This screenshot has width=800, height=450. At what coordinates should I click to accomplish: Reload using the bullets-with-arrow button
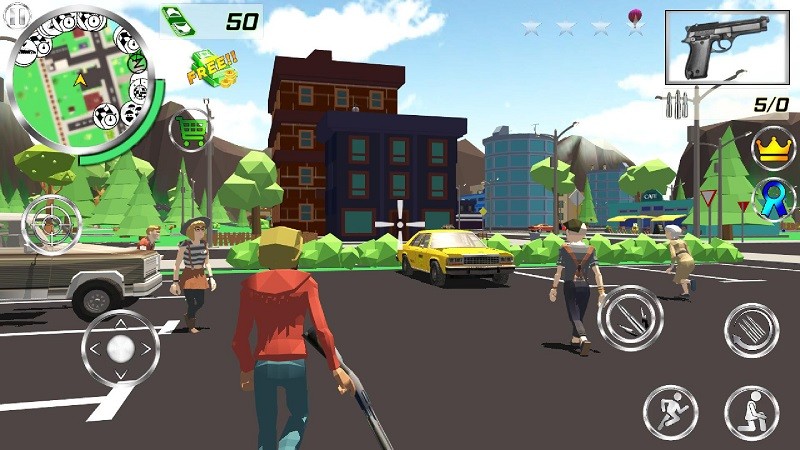752,330
